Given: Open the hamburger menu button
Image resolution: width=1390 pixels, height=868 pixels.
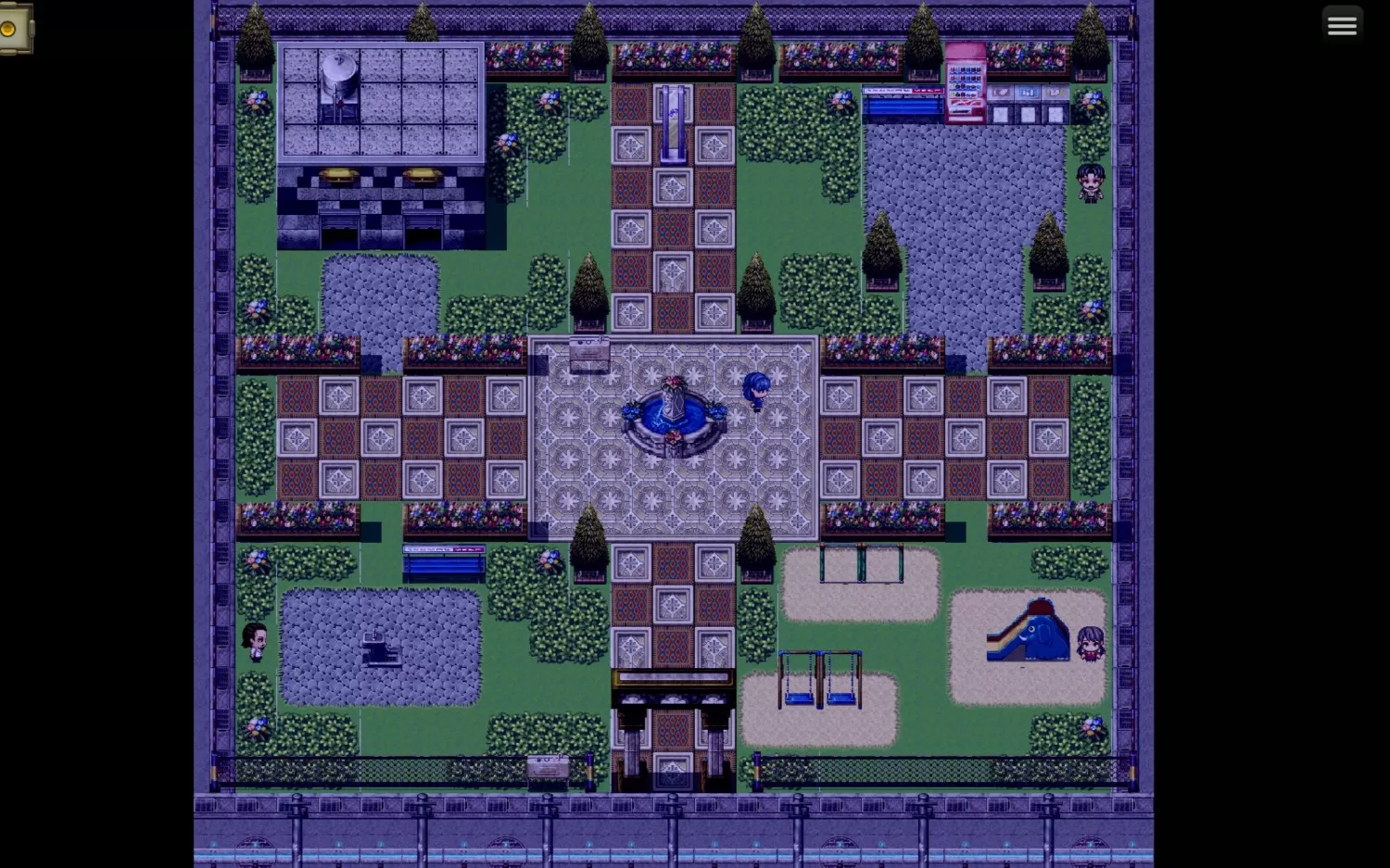Looking at the screenshot, I should [1341, 26].
